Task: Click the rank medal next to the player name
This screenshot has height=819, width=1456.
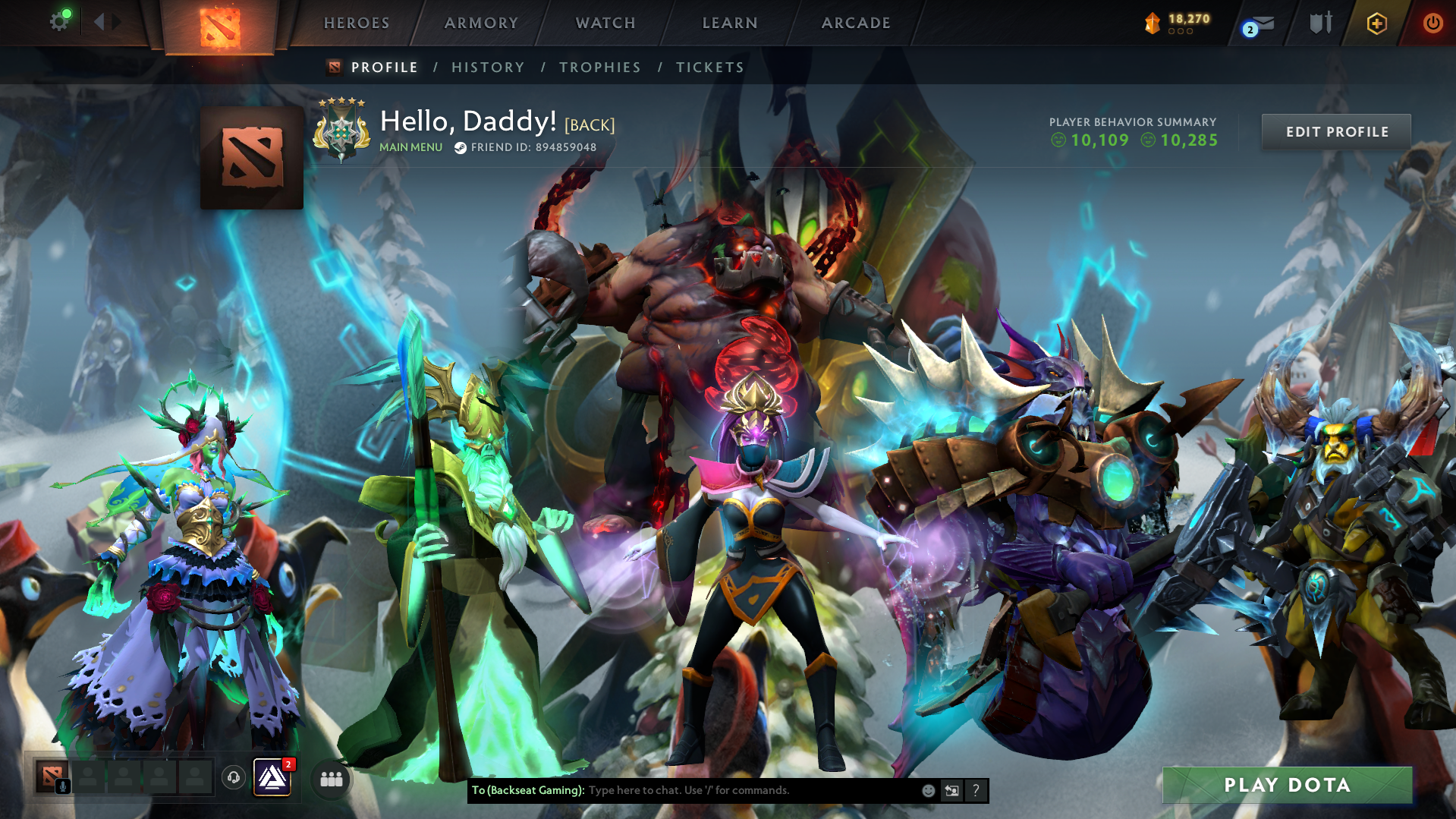Action: pyautogui.click(x=343, y=129)
